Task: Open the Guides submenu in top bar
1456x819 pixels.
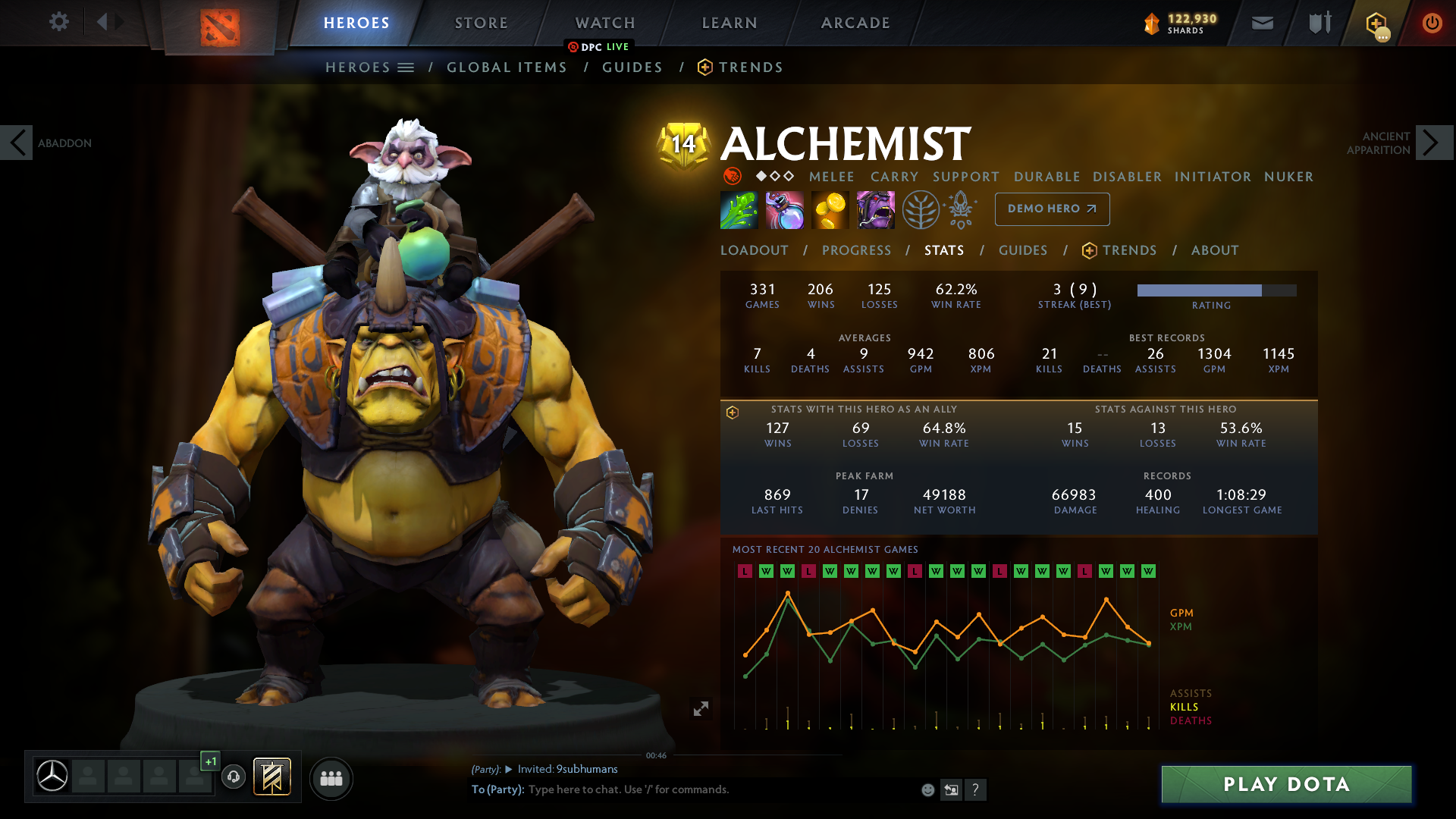Action: (632, 67)
